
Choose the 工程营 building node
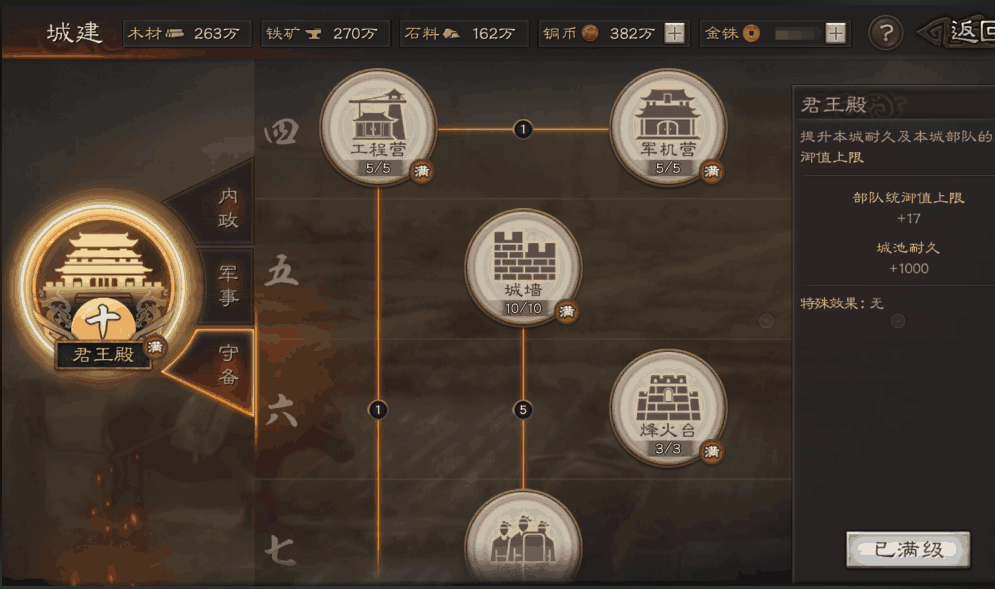click(377, 126)
